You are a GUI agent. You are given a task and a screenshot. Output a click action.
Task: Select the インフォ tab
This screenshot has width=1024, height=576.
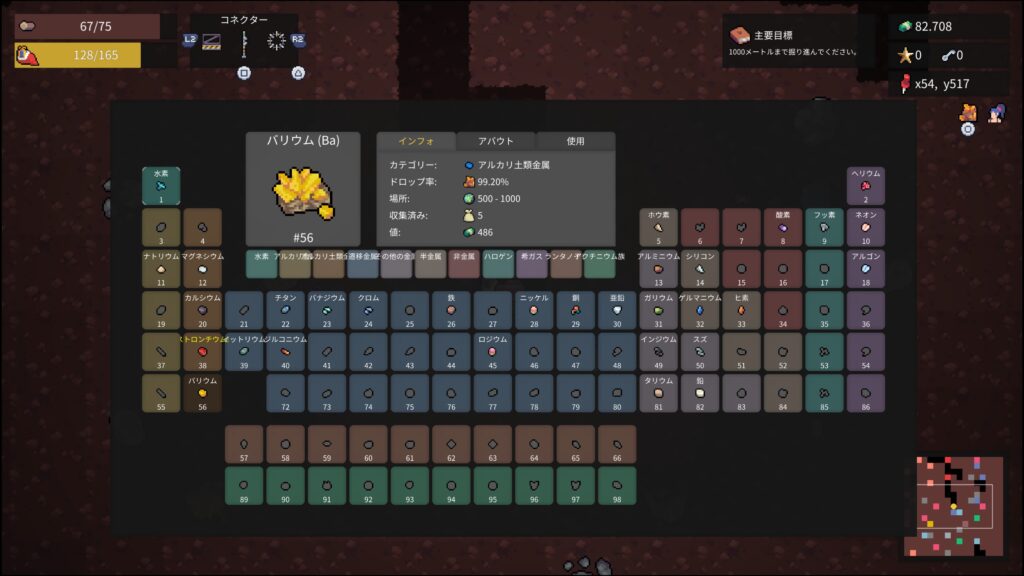415,141
